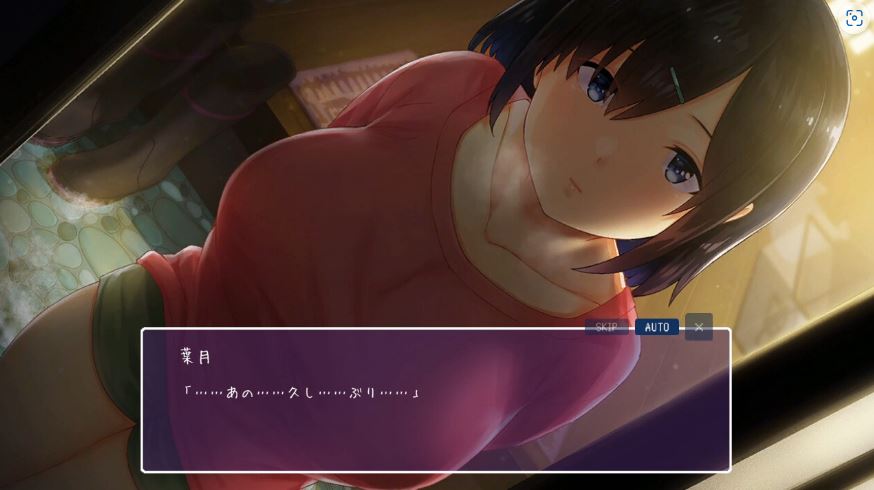Click the dialogue box to continue
874x490 pixels.
436,410
